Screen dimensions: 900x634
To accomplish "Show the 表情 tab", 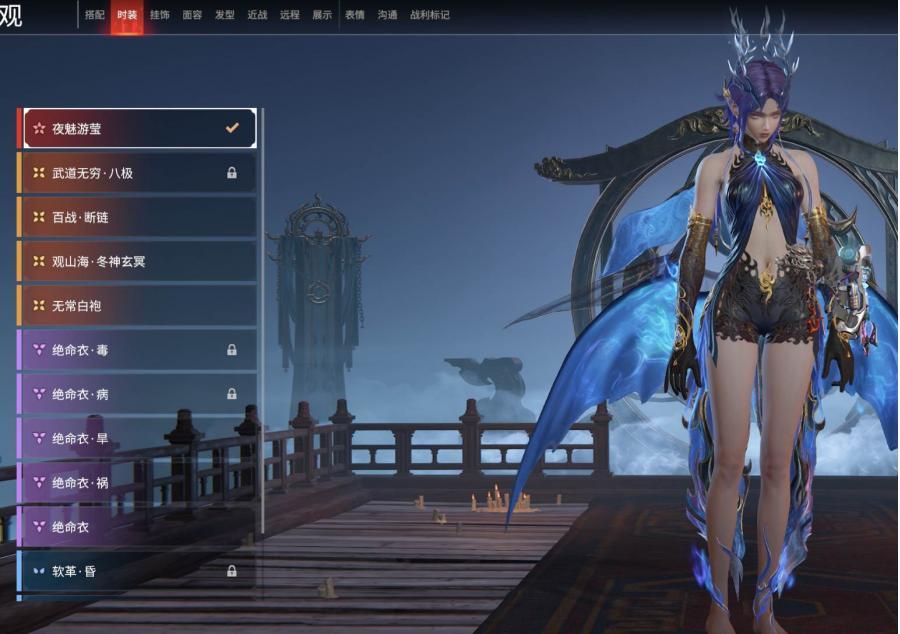I will (x=355, y=15).
